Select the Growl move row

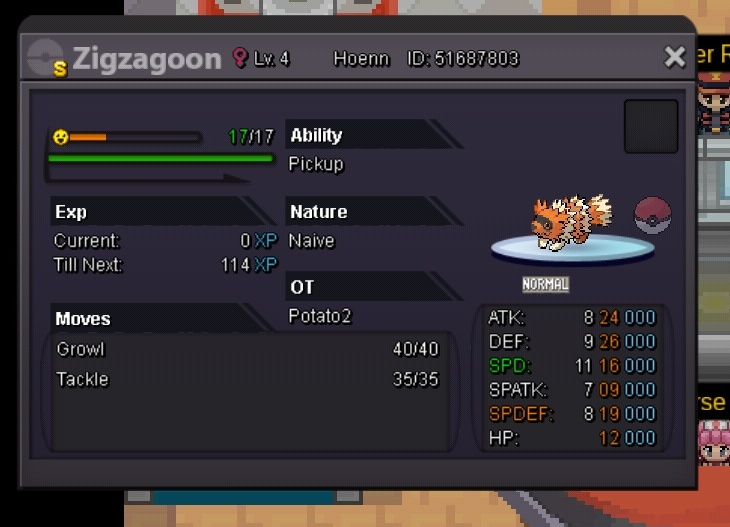pos(247,350)
